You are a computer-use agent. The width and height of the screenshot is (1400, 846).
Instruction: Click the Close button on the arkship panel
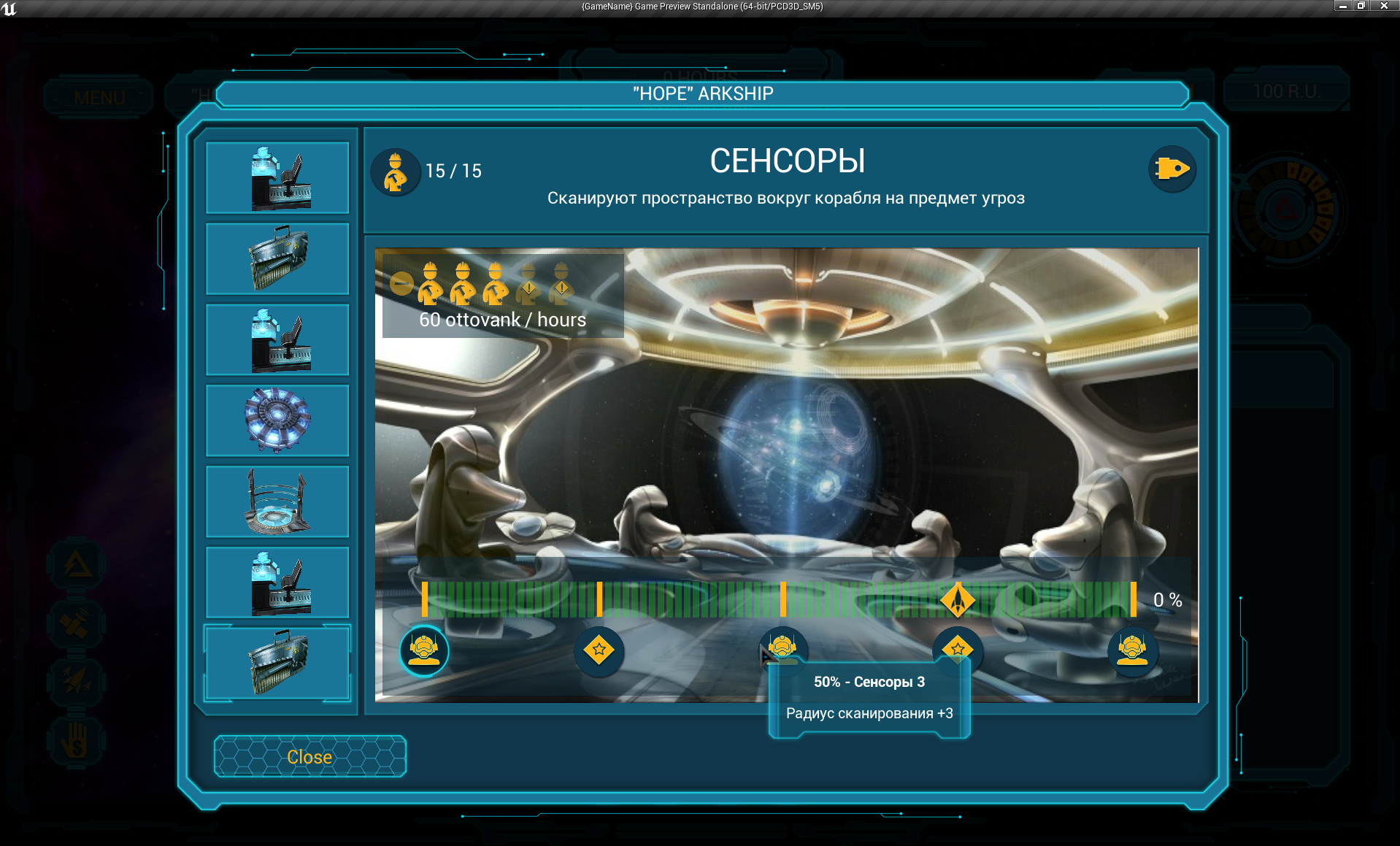(309, 756)
